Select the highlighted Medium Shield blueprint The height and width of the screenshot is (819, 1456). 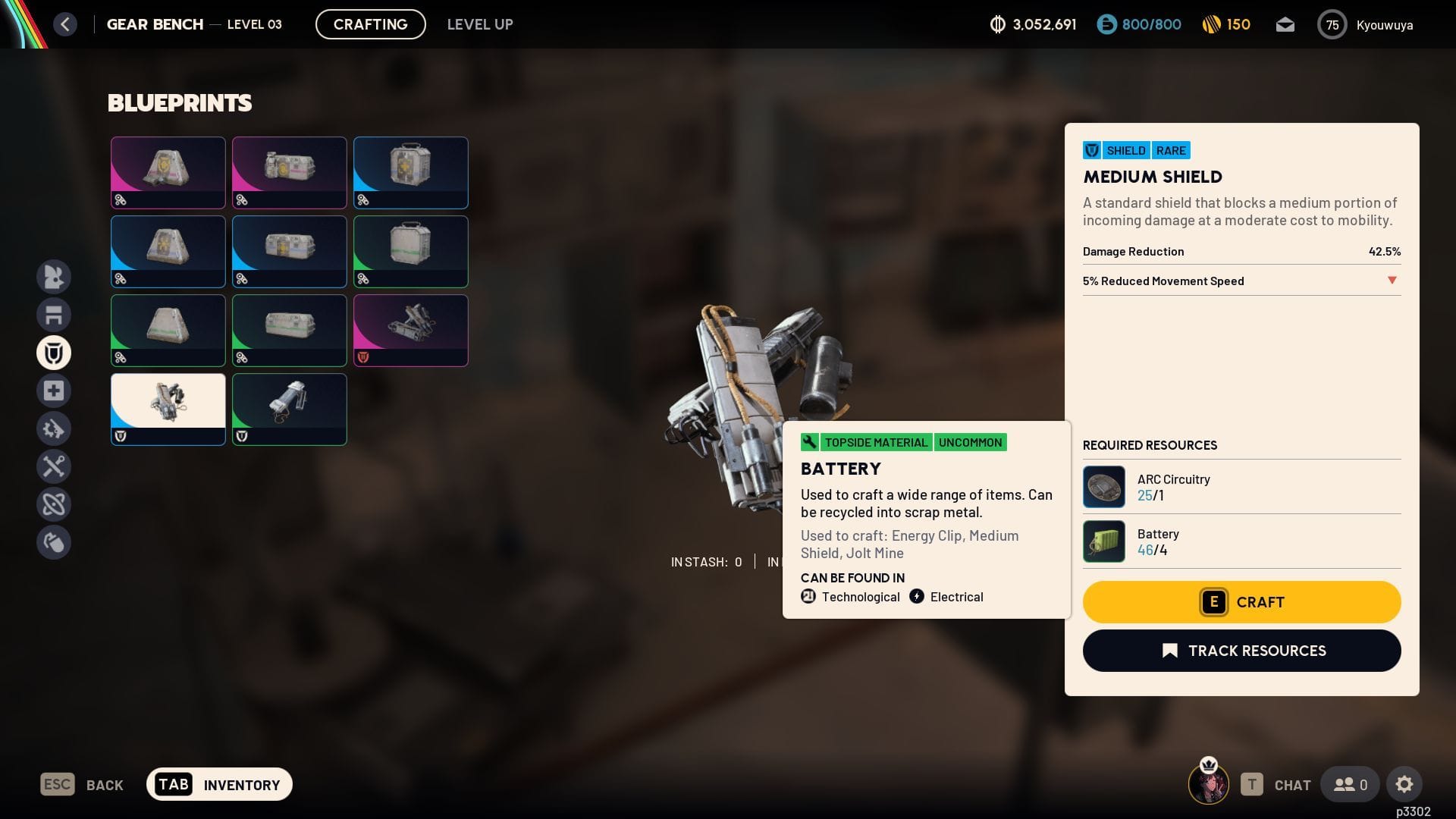(168, 409)
